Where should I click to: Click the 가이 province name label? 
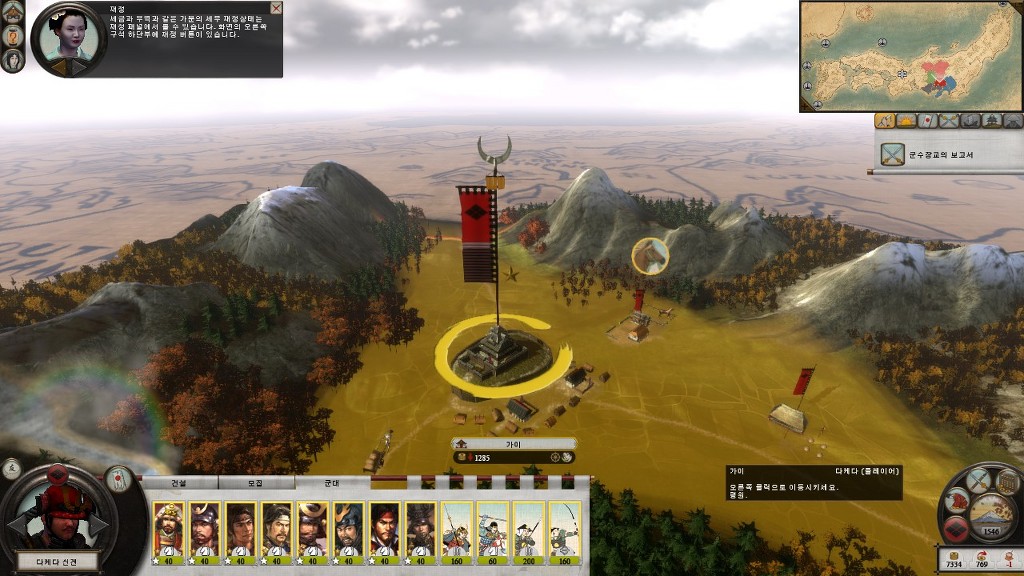click(514, 444)
